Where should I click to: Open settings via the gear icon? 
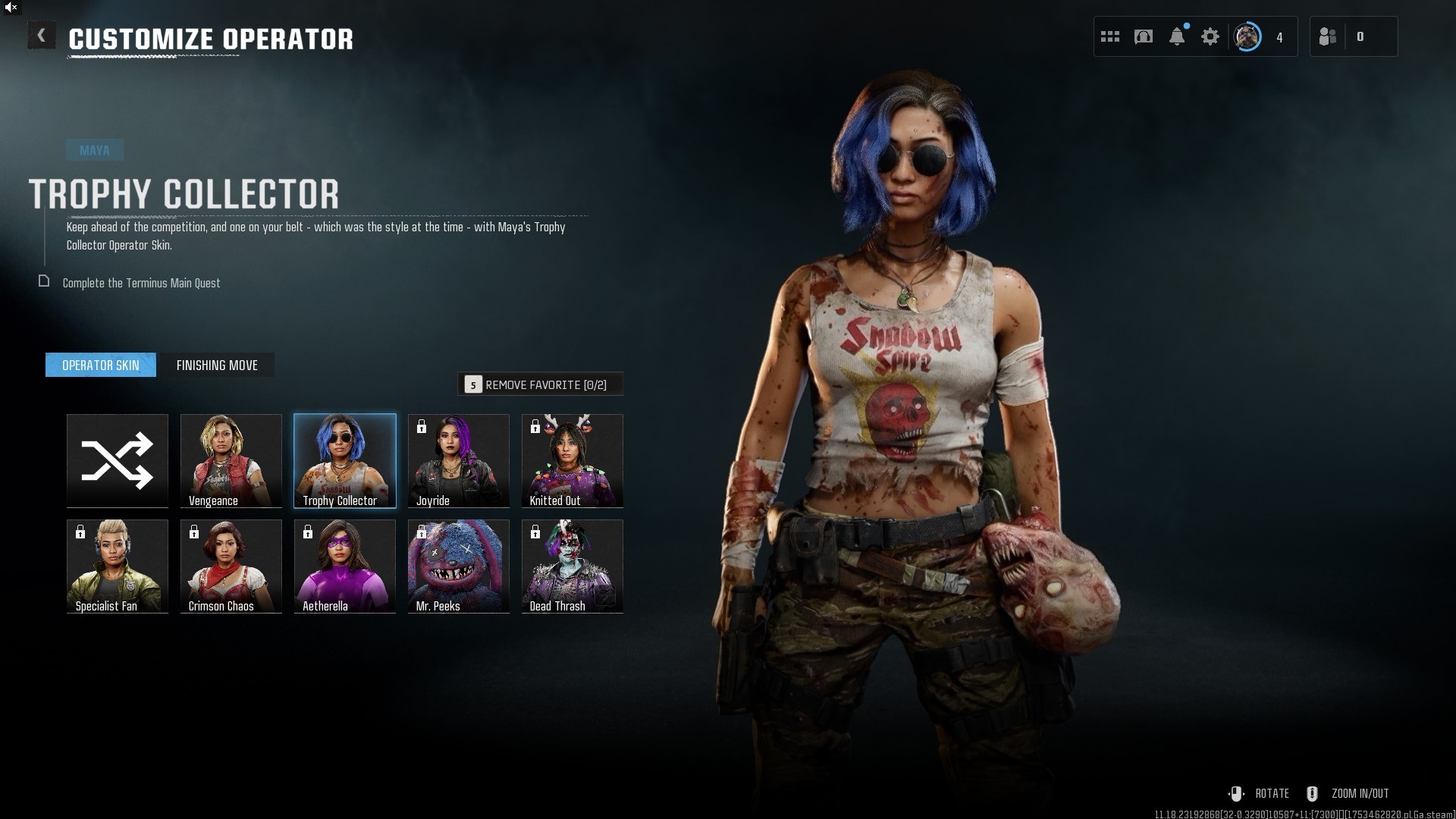[x=1210, y=36]
